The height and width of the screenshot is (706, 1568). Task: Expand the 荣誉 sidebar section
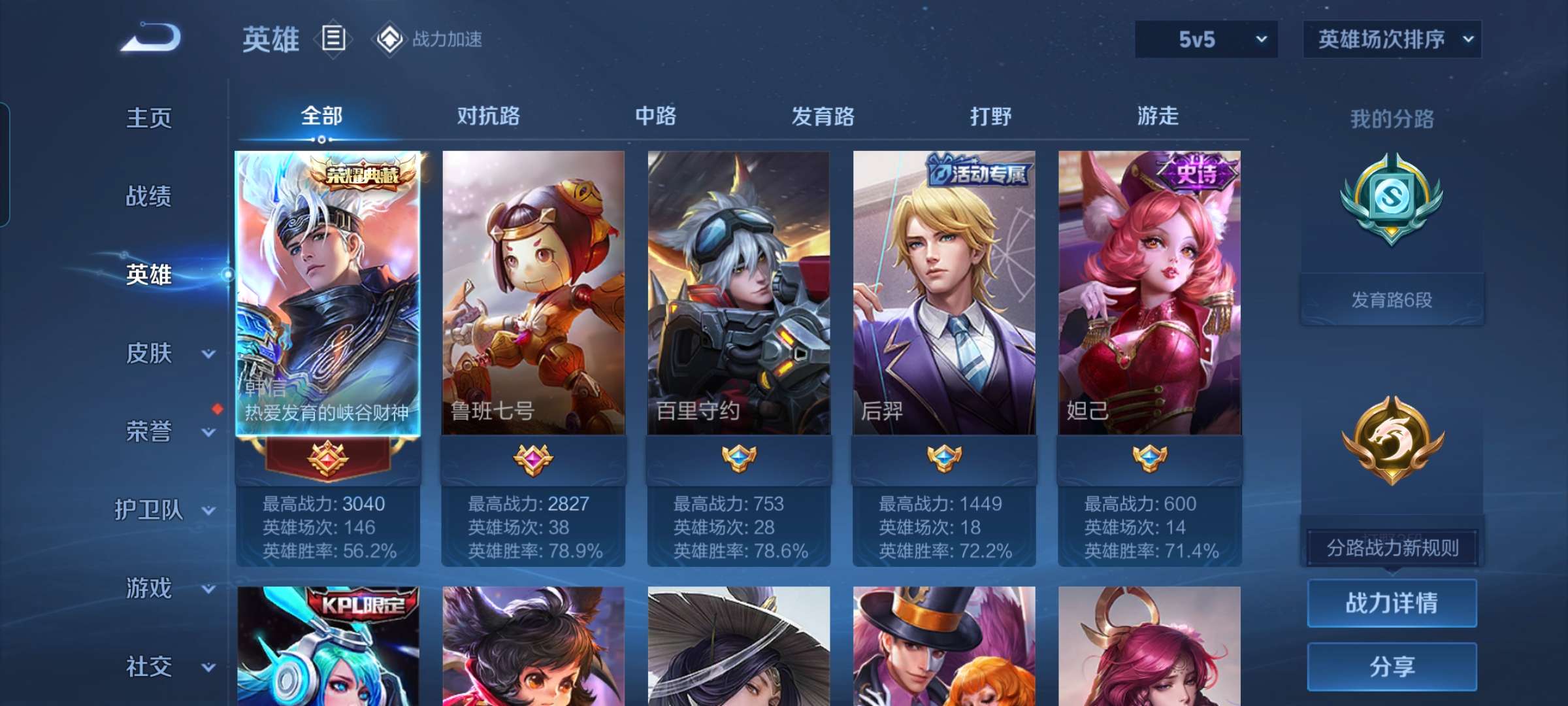click(149, 431)
